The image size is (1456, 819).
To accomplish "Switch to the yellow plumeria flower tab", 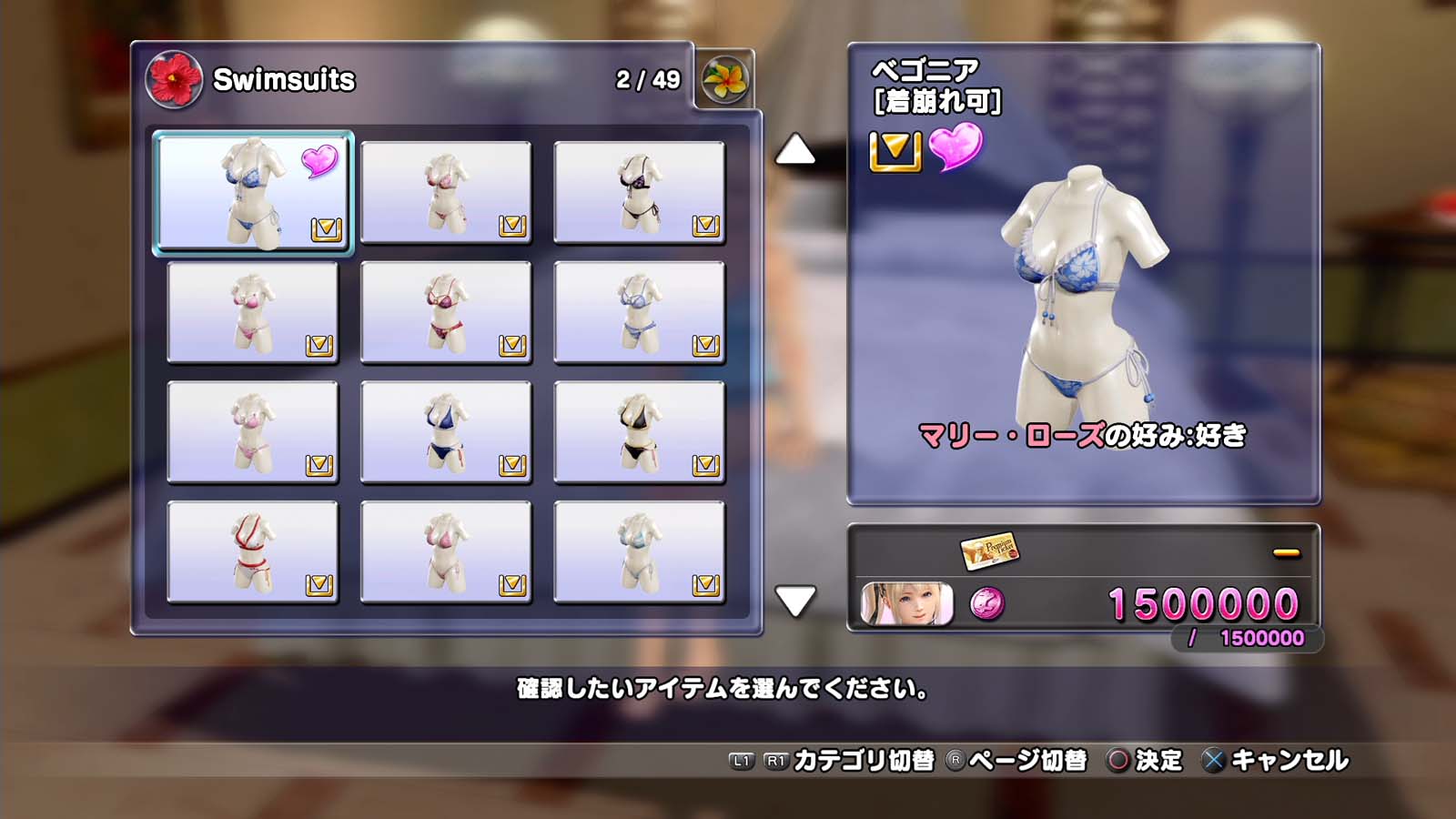I will [x=724, y=80].
